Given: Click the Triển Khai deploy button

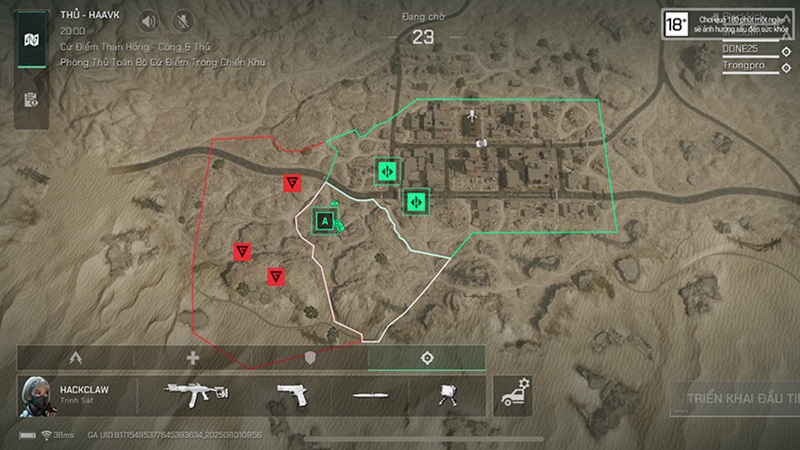Looking at the screenshot, I should point(736,396).
